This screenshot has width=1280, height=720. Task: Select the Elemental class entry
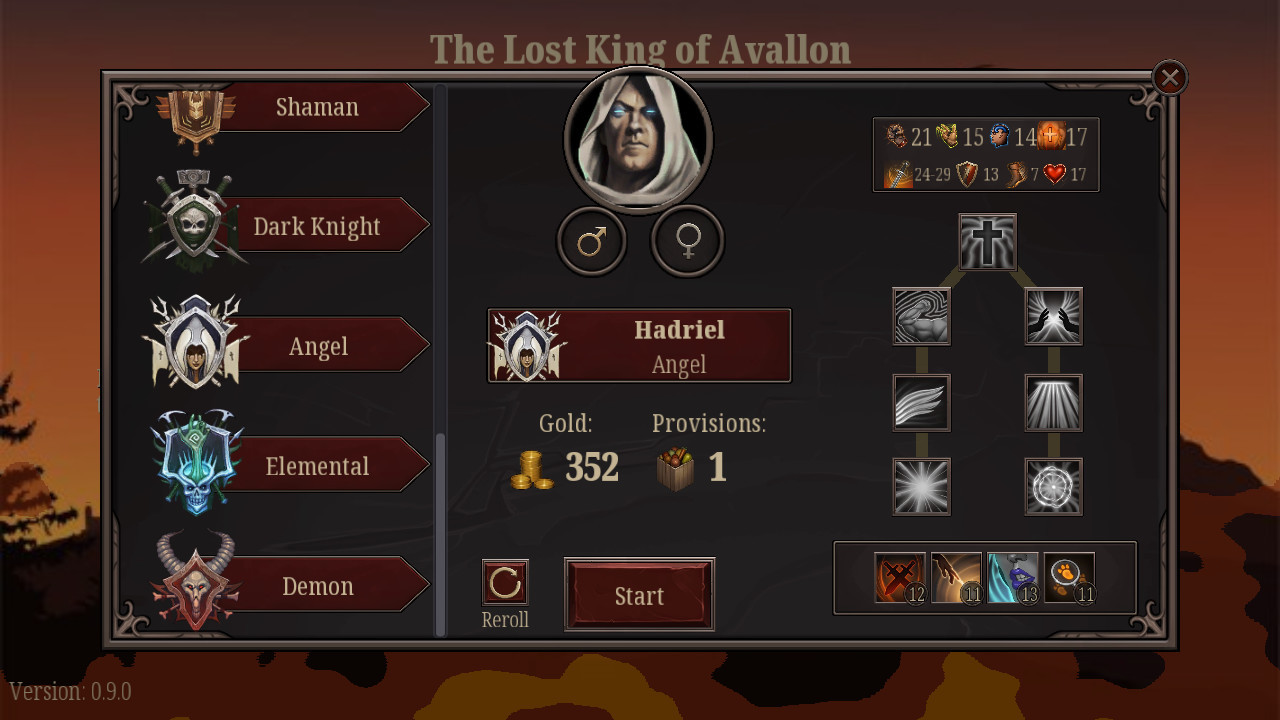(x=317, y=465)
